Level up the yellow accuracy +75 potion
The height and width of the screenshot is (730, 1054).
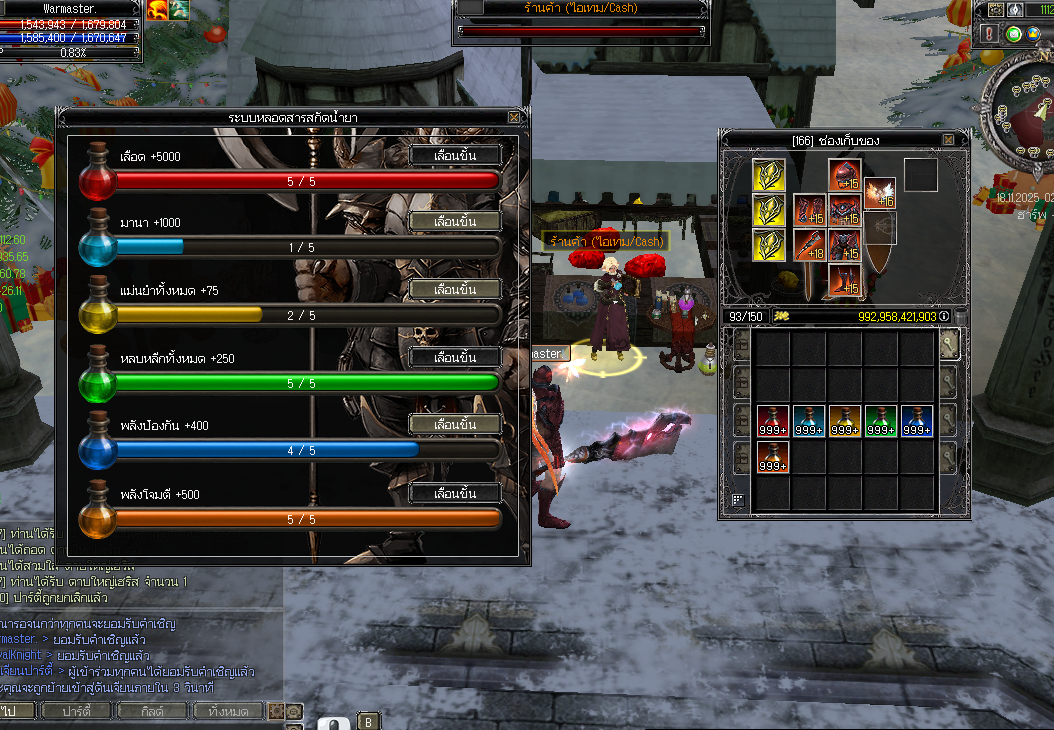pos(455,289)
